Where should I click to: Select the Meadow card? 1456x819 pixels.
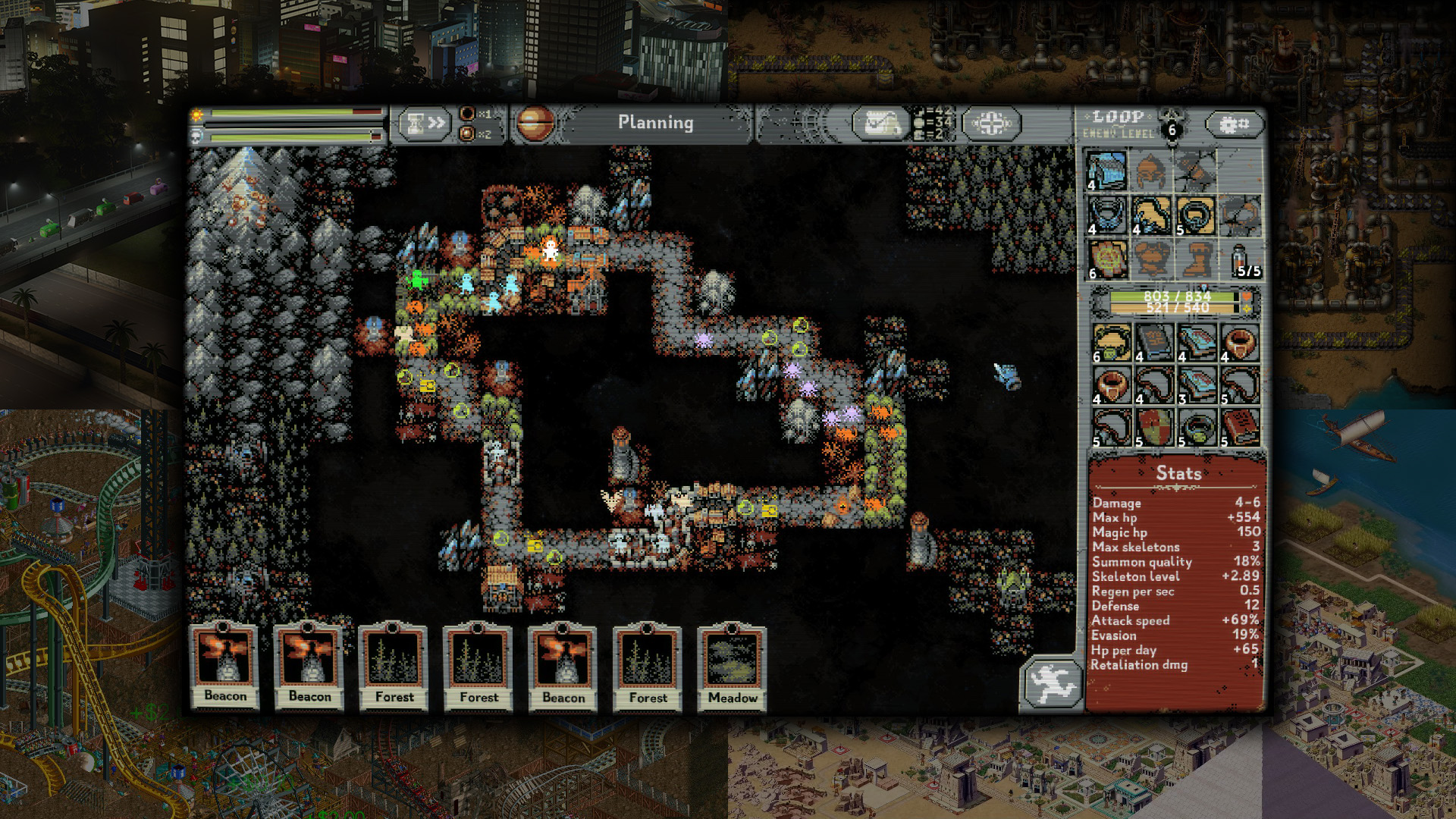732,666
